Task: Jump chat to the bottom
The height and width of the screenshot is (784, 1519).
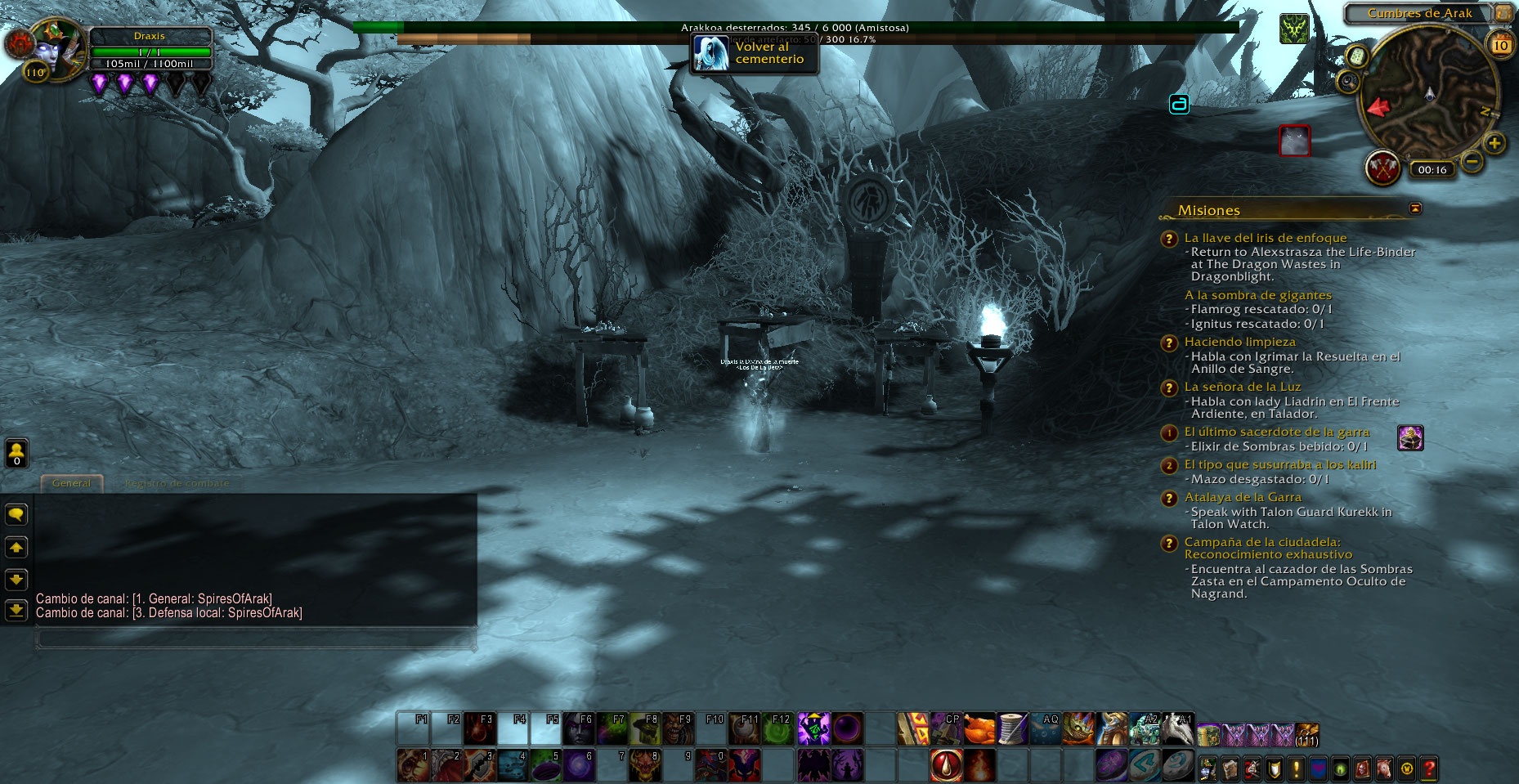Action: click(16, 610)
